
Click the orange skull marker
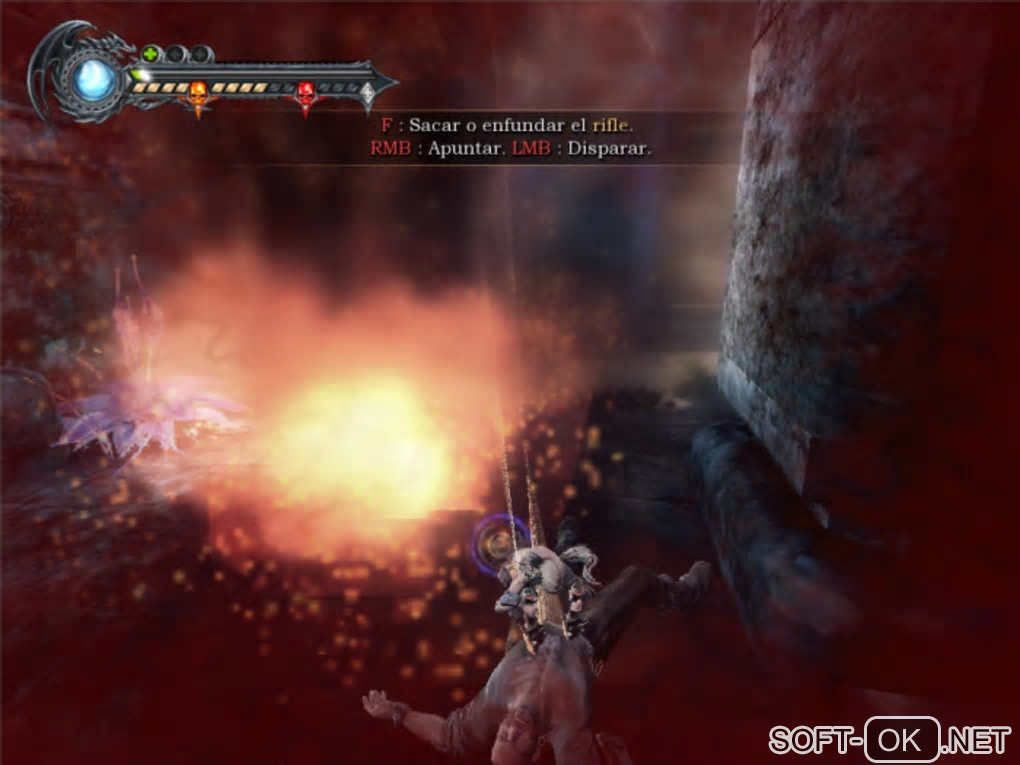[x=198, y=93]
